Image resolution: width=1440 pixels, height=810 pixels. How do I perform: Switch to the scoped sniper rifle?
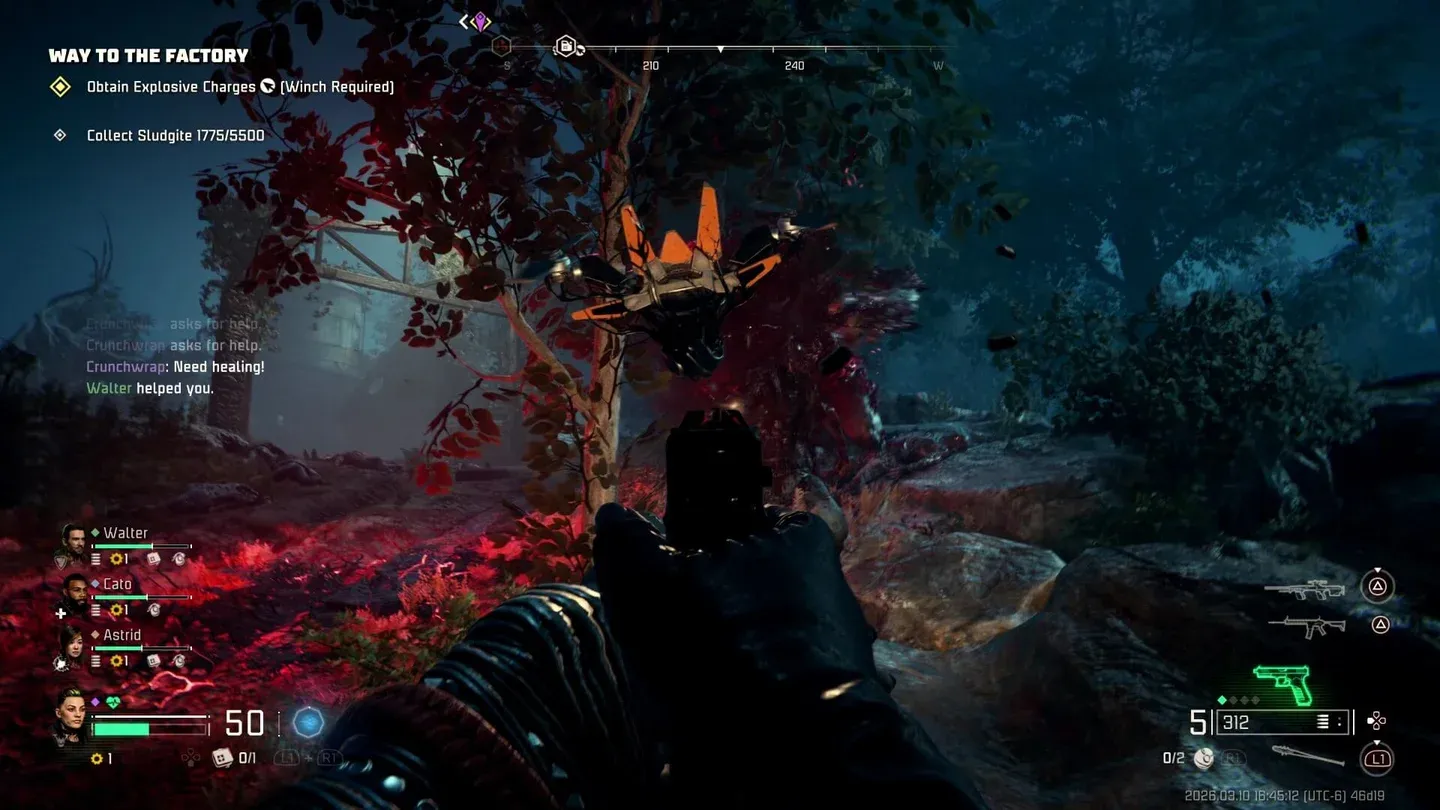coord(1304,589)
